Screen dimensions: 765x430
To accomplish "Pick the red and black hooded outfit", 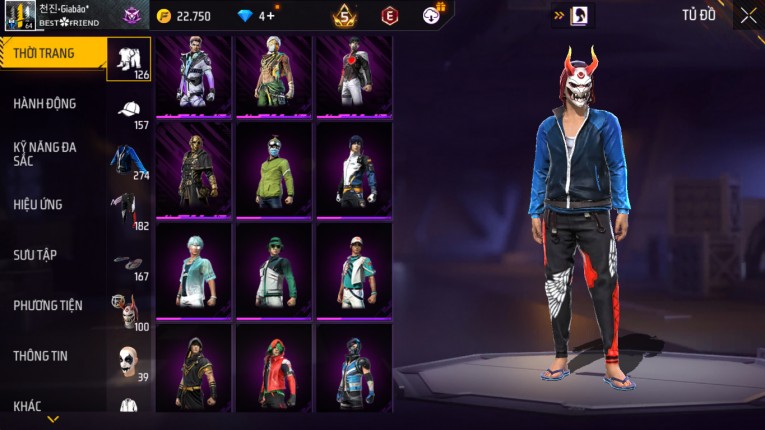I will point(272,367).
